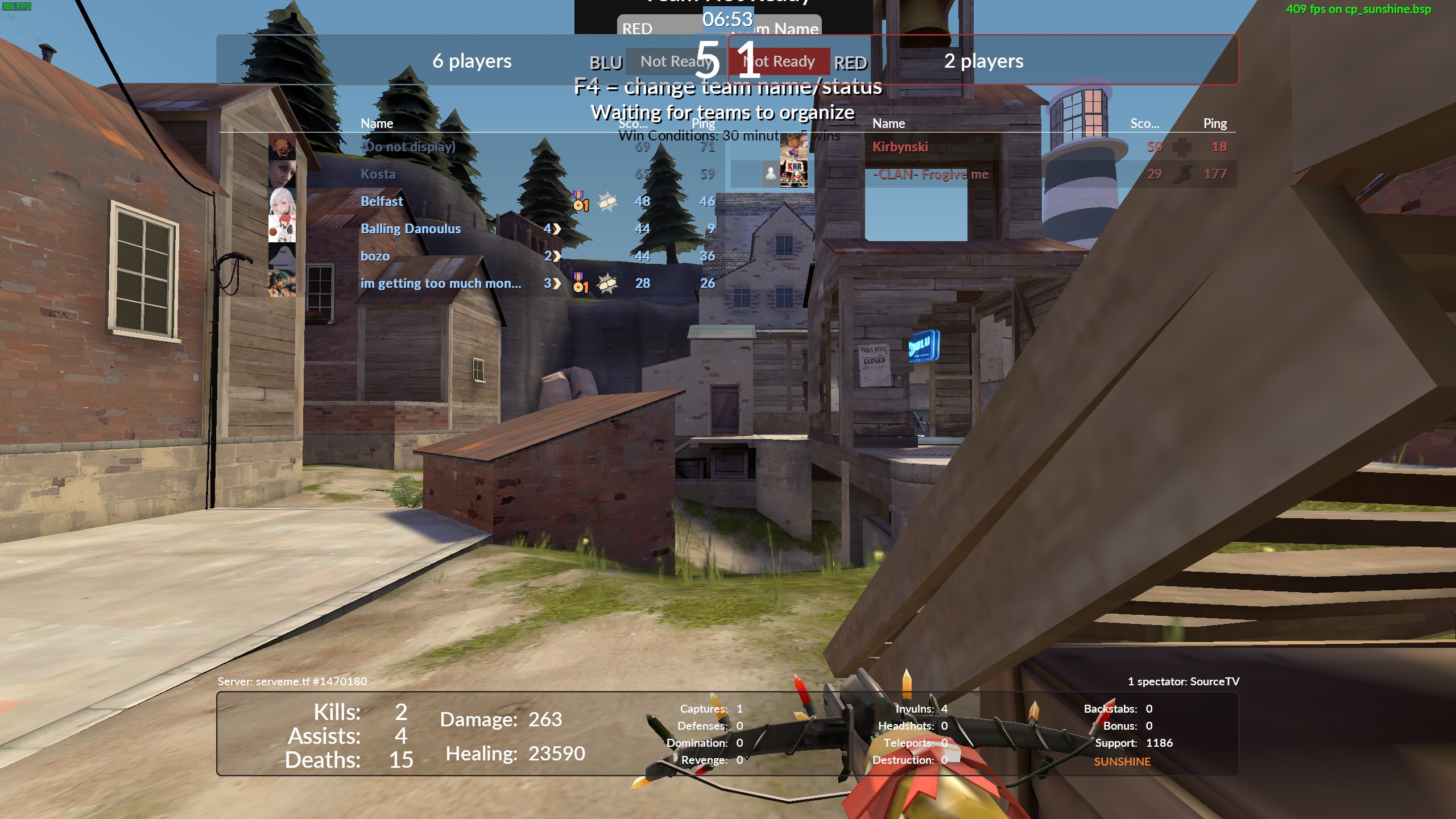1456x819 pixels.
Task: Select player Belfast's scoreboard row
Action: point(382,201)
